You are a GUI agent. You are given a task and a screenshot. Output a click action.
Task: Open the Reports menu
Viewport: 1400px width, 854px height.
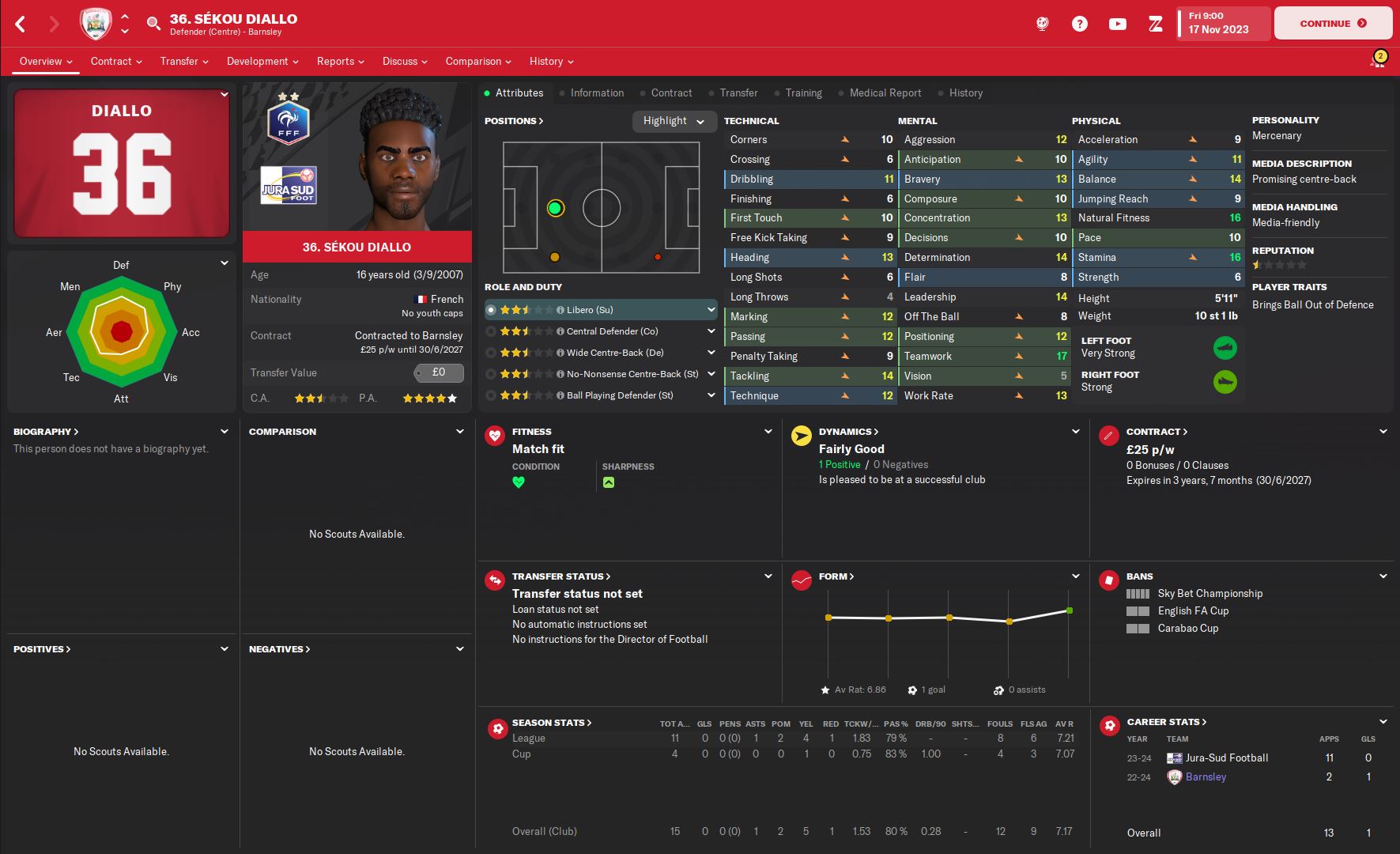pyautogui.click(x=341, y=61)
